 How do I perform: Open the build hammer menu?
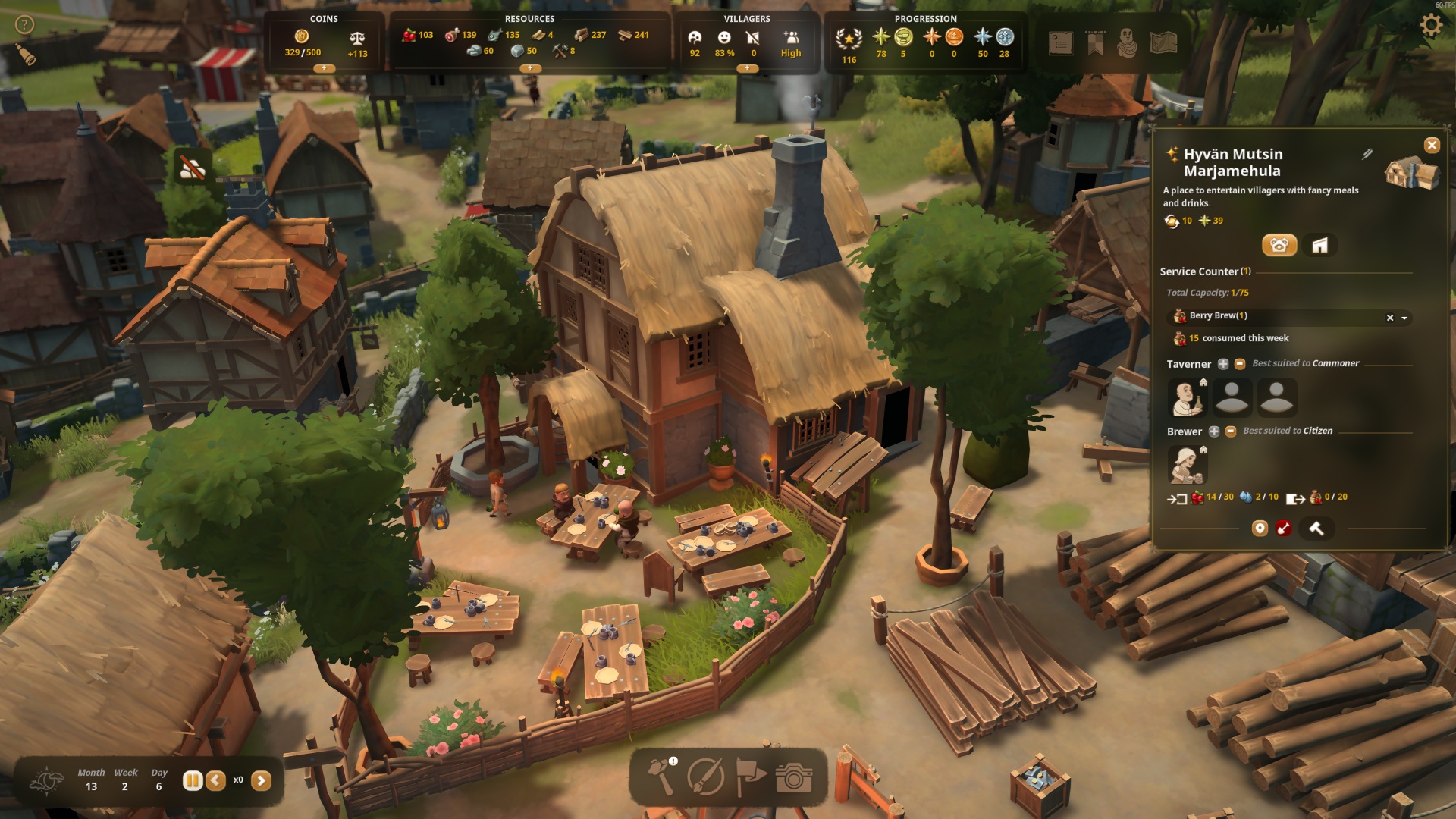point(661,777)
